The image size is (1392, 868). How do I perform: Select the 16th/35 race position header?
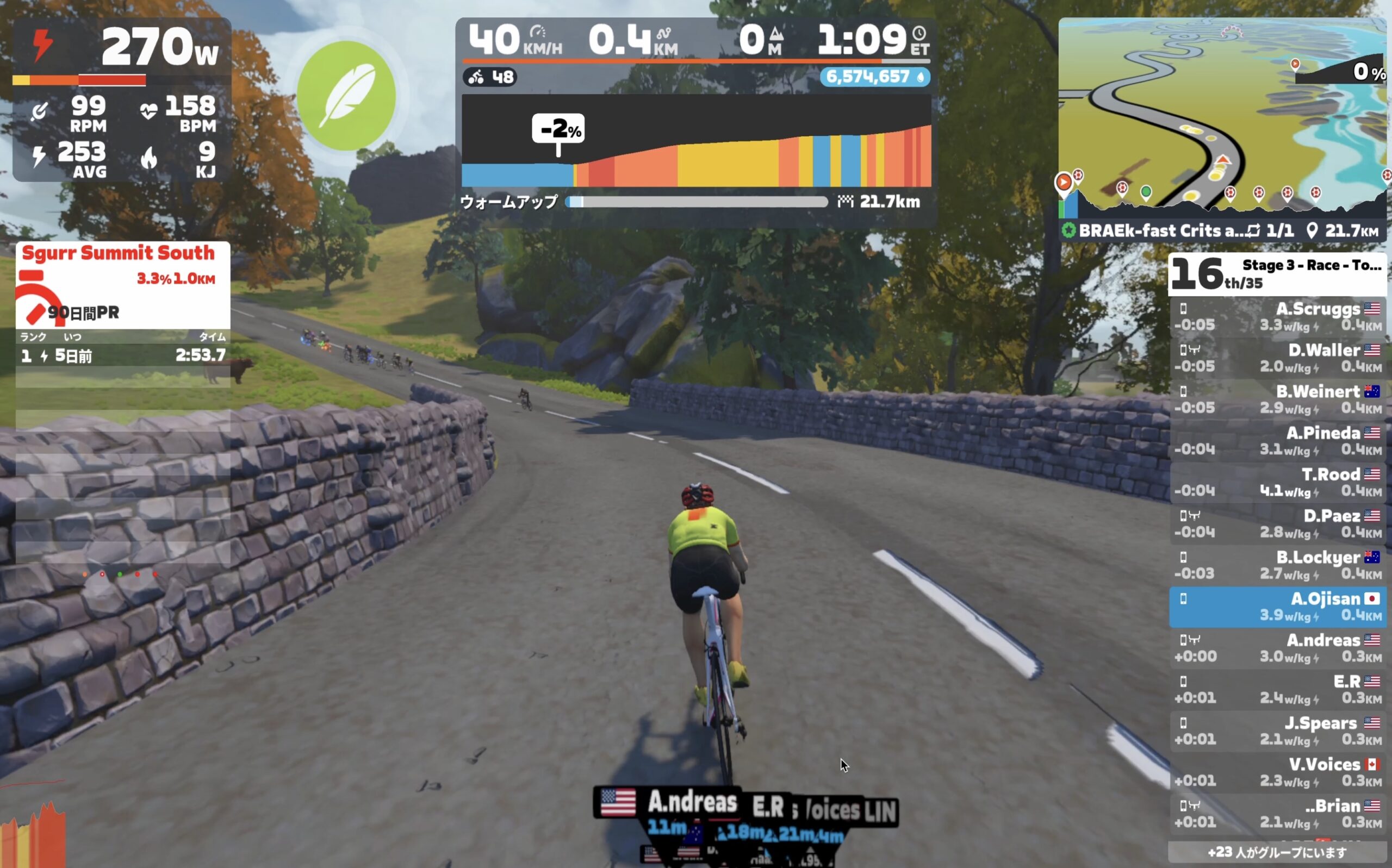point(1277,274)
